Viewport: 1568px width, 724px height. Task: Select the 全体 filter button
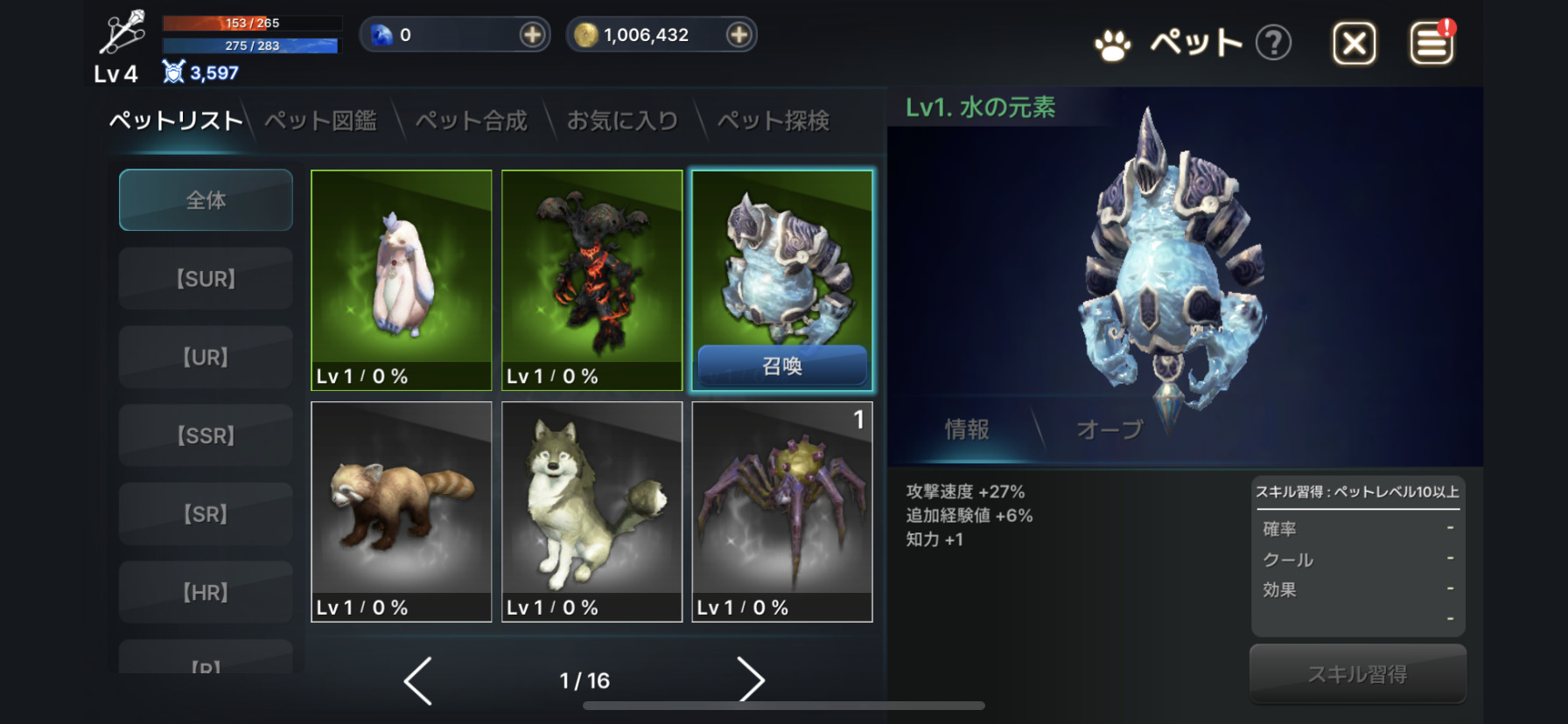(206, 200)
